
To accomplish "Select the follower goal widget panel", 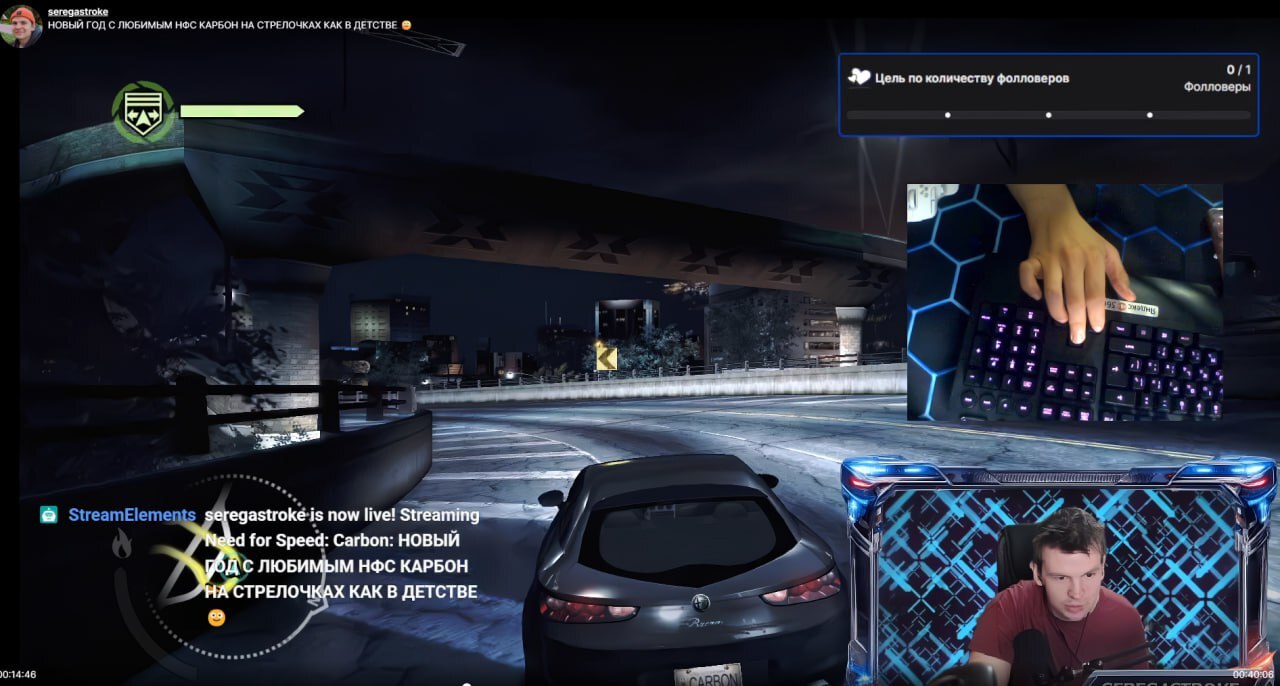I will (x=1048, y=94).
